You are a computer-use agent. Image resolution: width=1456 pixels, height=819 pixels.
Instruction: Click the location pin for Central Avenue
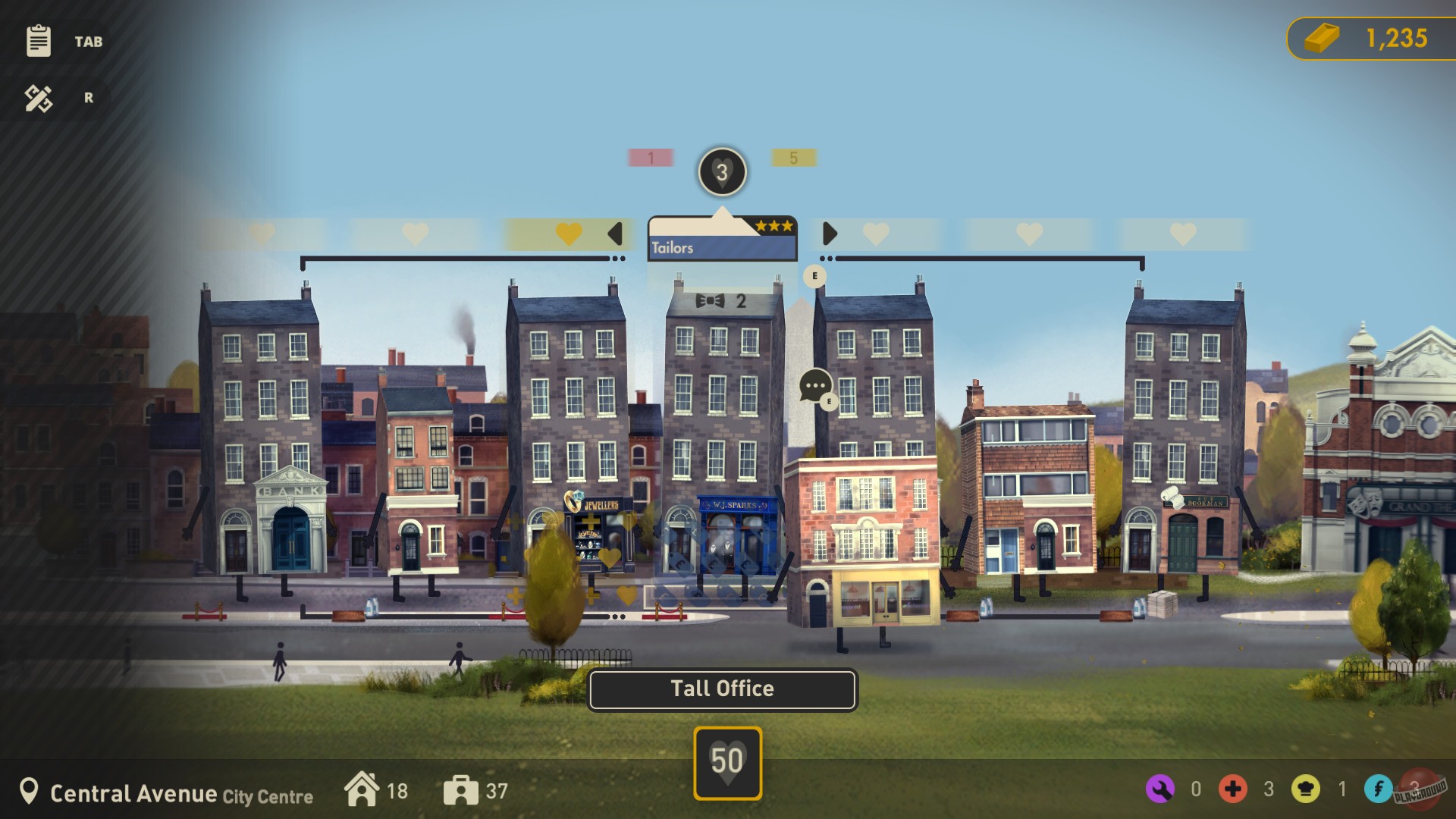(x=30, y=791)
